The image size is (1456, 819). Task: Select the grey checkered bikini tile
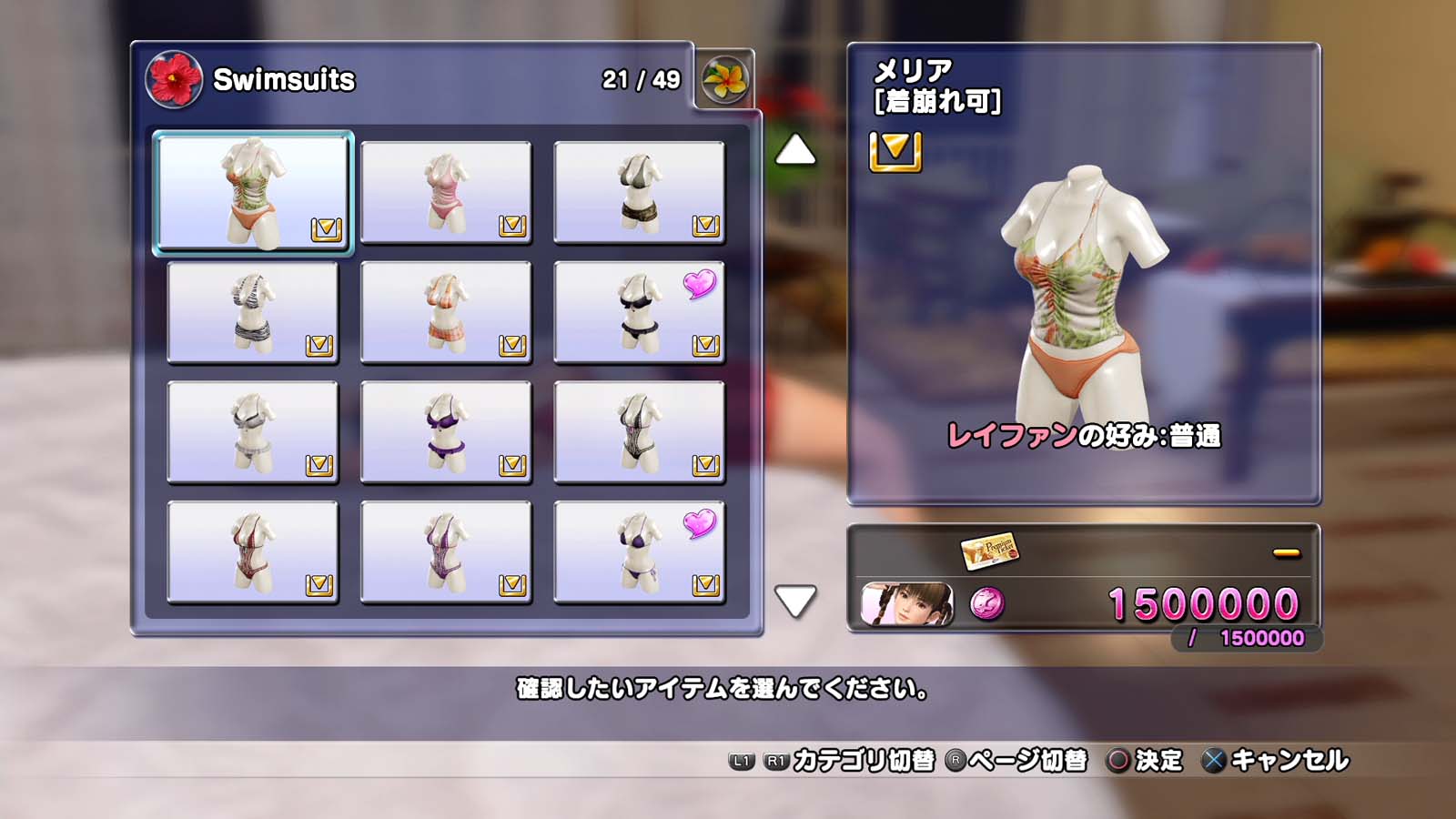(x=252, y=432)
